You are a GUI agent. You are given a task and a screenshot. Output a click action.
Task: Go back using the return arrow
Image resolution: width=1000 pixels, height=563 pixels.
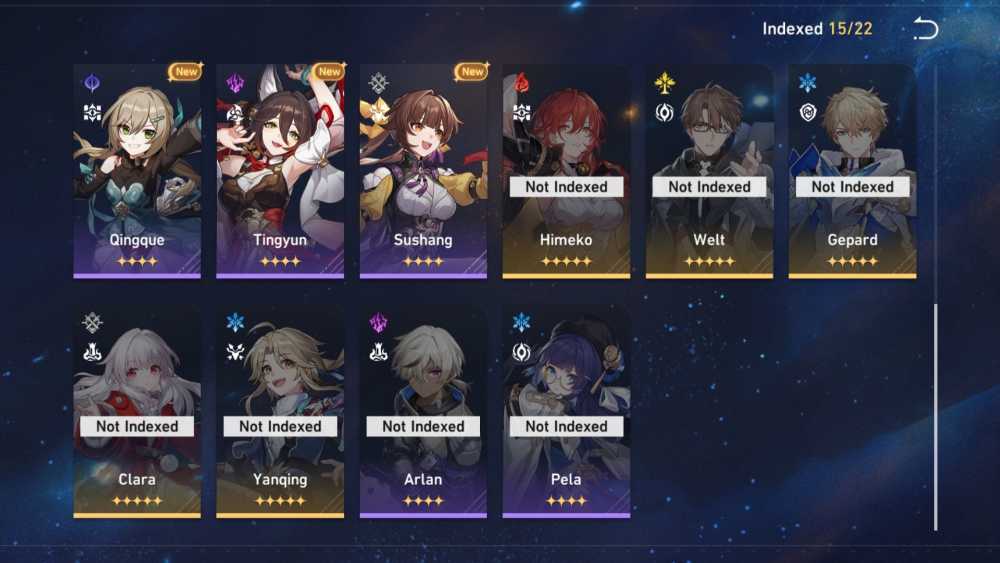pyautogui.click(x=926, y=29)
